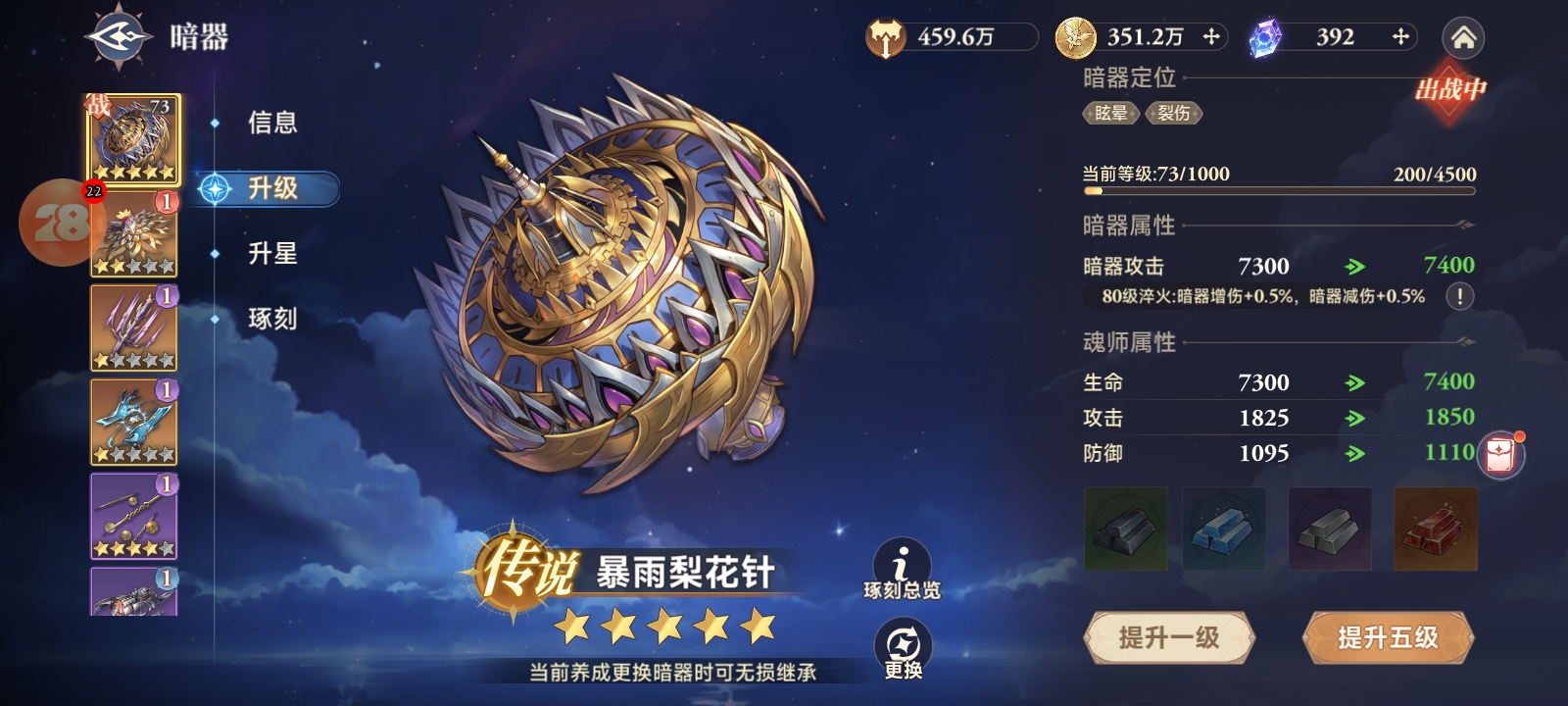This screenshot has width=1568, height=706.
Task: Go back using the arrow emblem
Action: pos(119,37)
